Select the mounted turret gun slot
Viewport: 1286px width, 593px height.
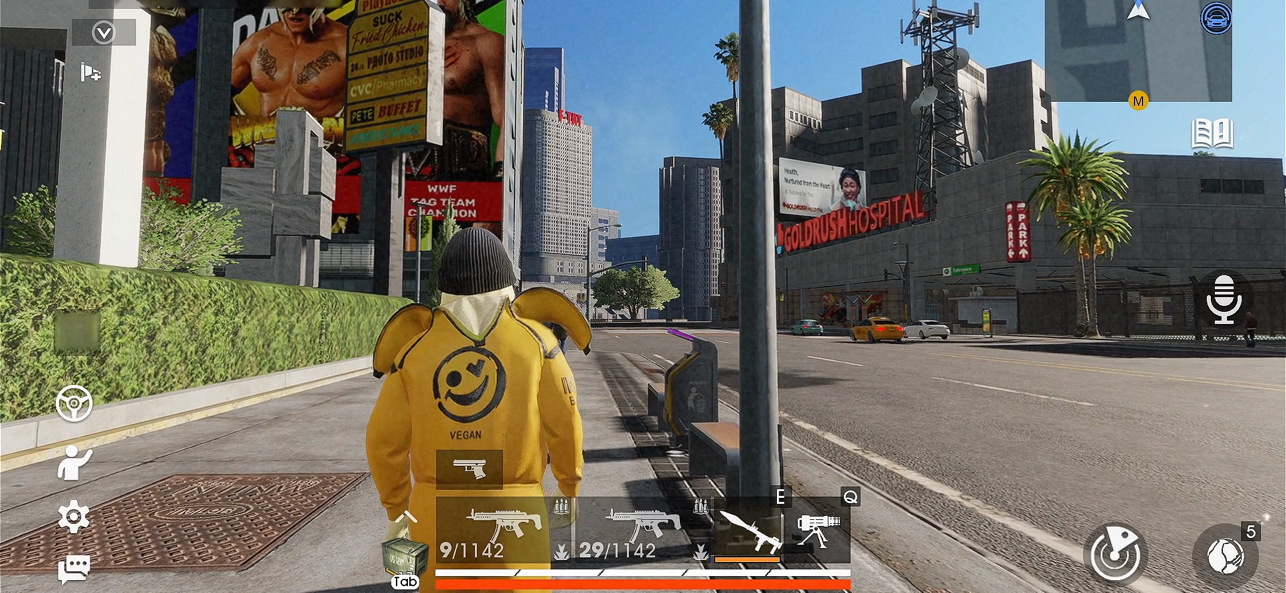click(818, 529)
